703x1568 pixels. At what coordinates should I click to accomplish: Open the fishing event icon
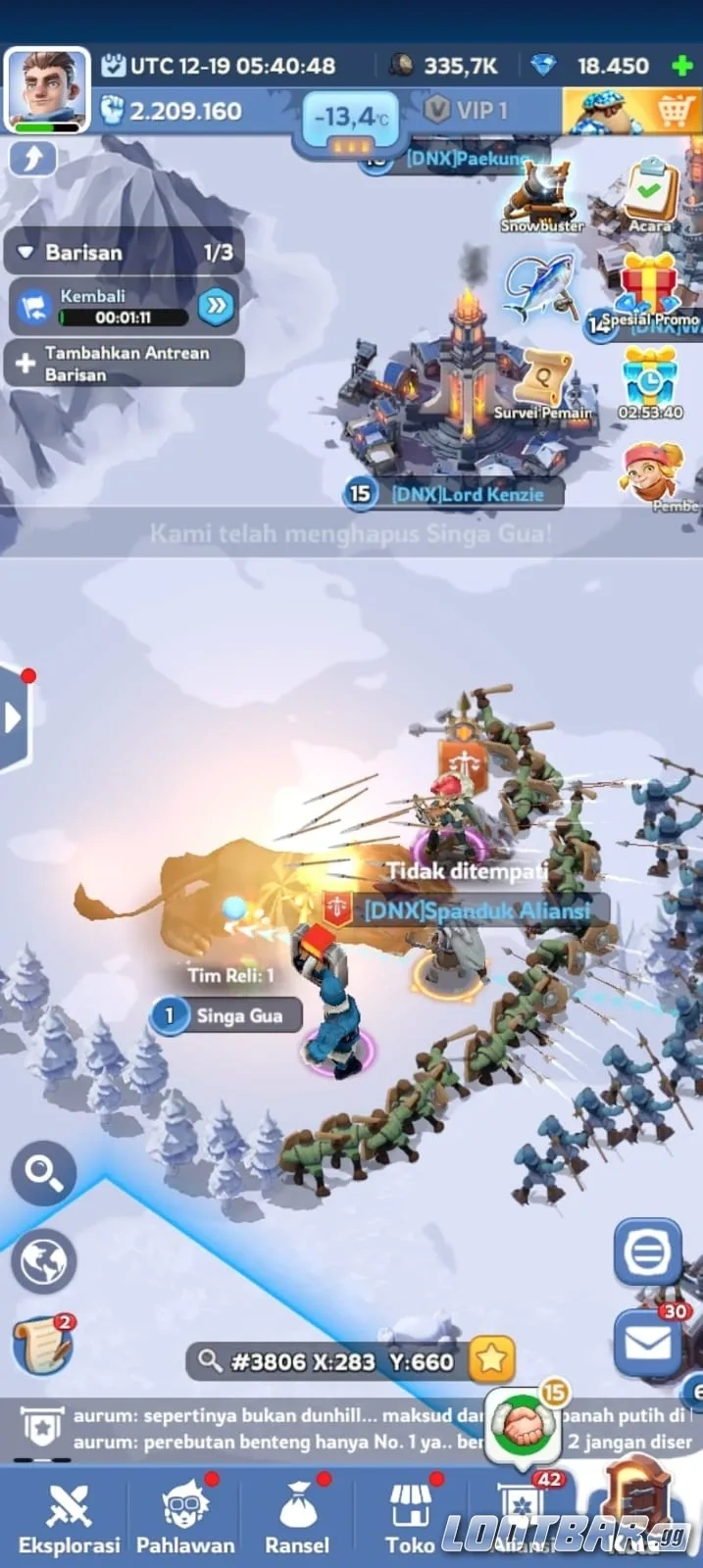tap(538, 286)
